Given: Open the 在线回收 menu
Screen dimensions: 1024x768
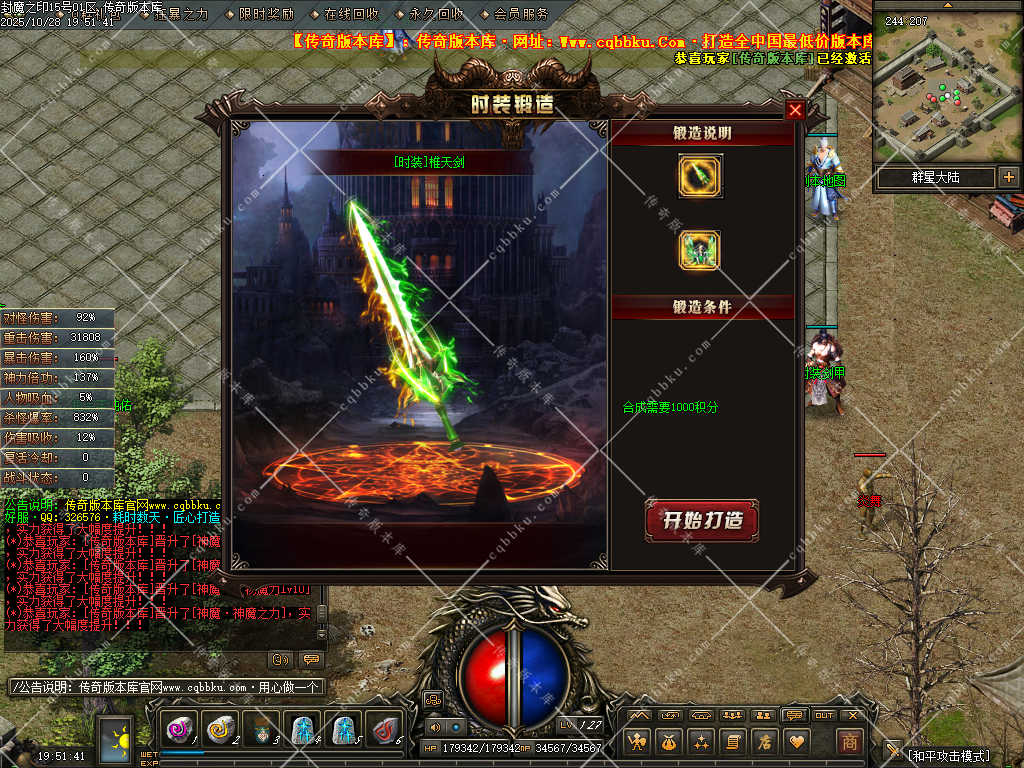Looking at the screenshot, I should point(351,14).
